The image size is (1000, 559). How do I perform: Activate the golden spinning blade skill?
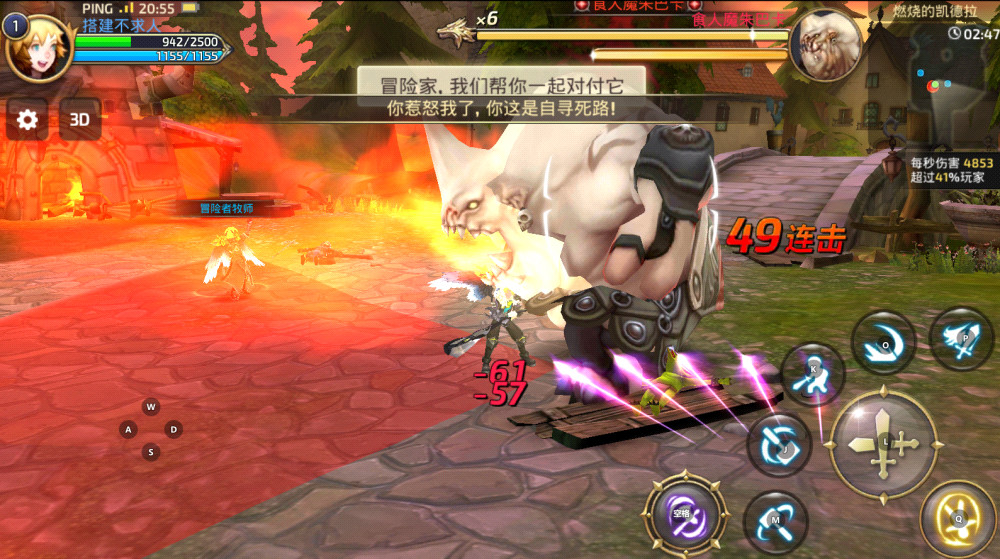point(957,518)
